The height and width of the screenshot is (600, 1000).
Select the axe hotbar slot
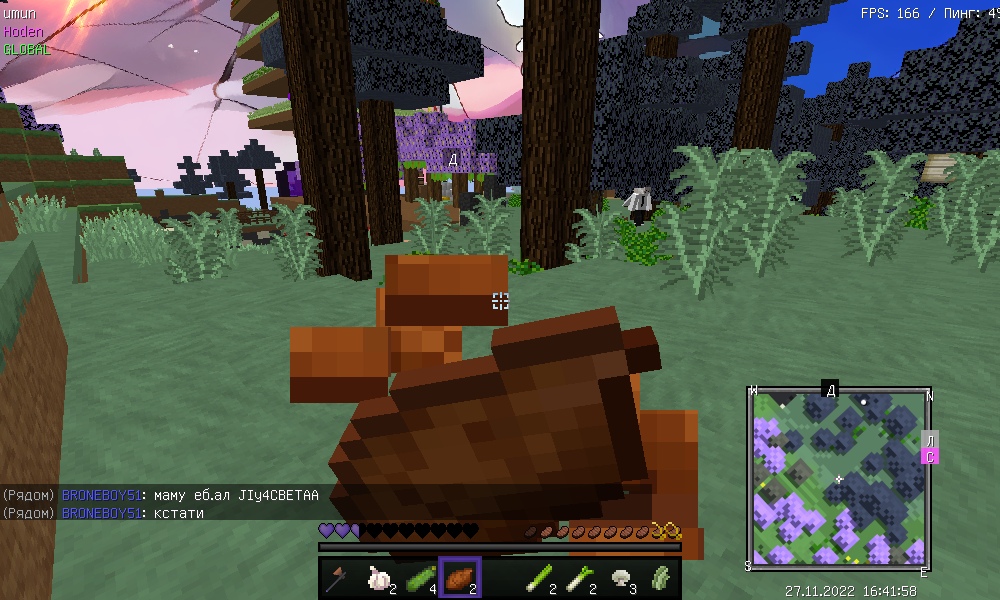pos(338,577)
